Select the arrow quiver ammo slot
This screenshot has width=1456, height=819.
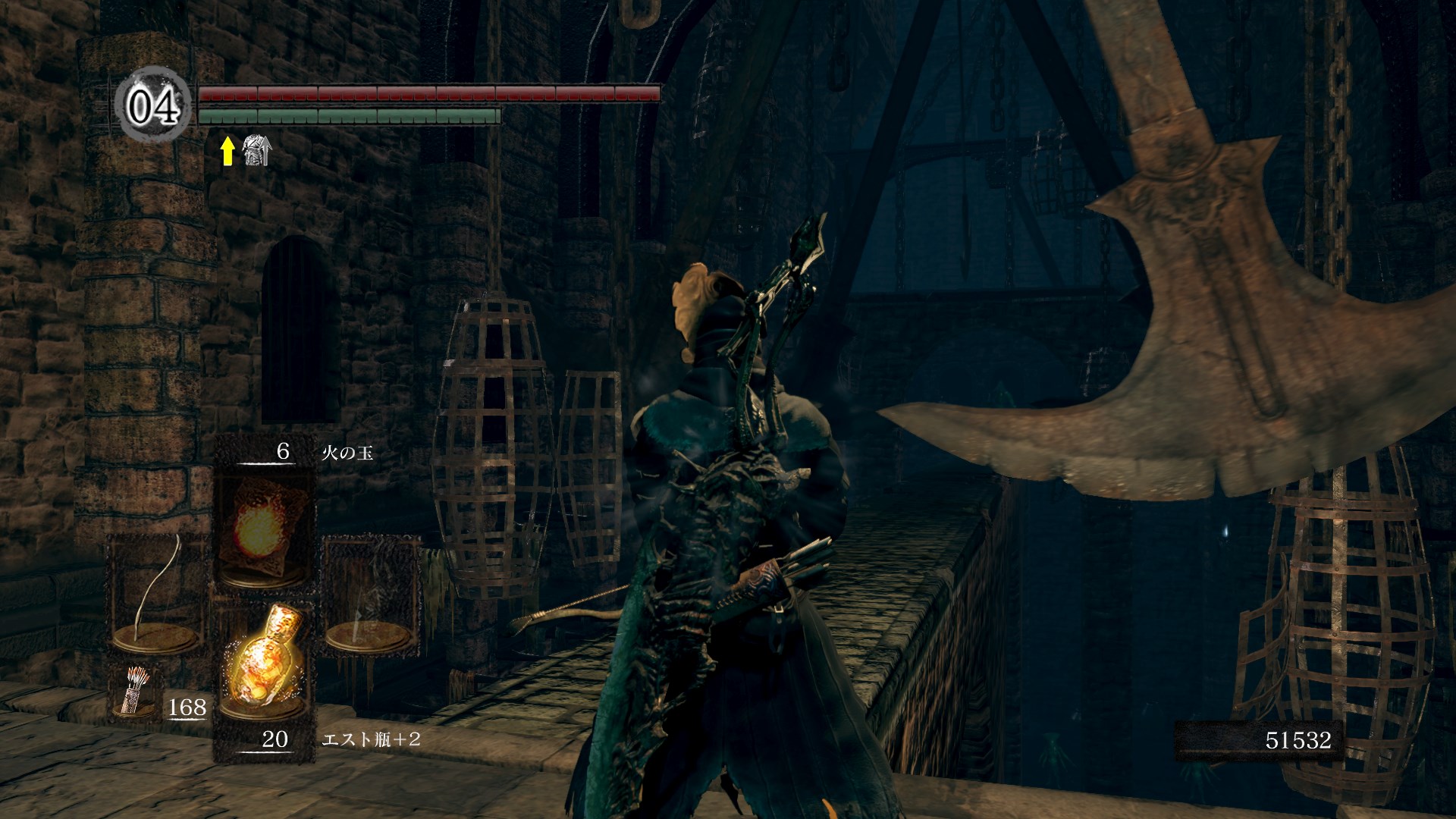(x=136, y=692)
